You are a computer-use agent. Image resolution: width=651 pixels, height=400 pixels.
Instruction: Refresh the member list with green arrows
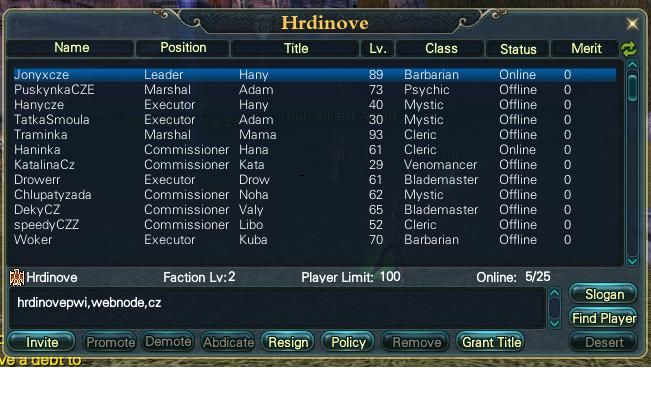[629, 49]
